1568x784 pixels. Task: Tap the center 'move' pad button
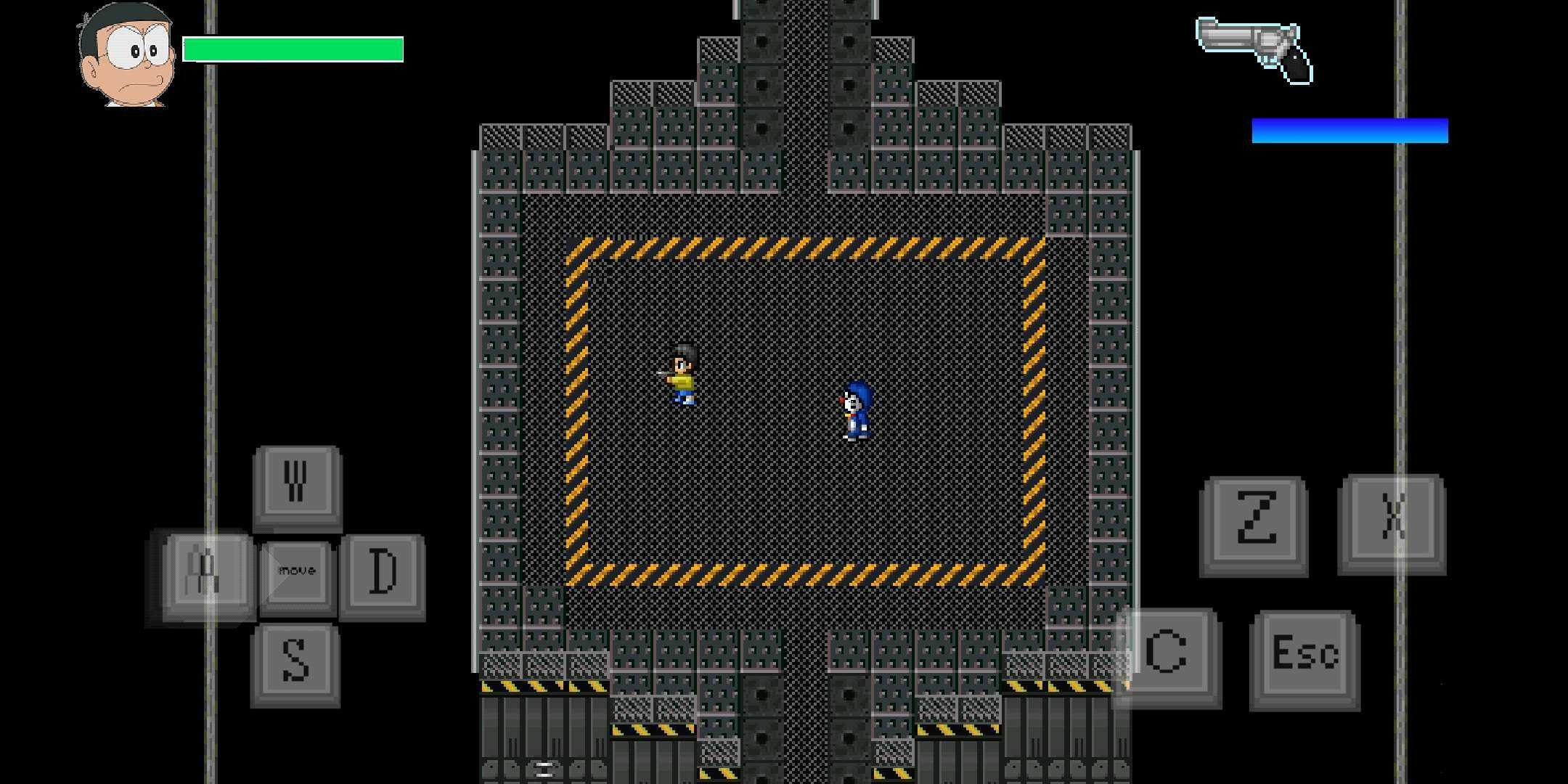(x=297, y=573)
